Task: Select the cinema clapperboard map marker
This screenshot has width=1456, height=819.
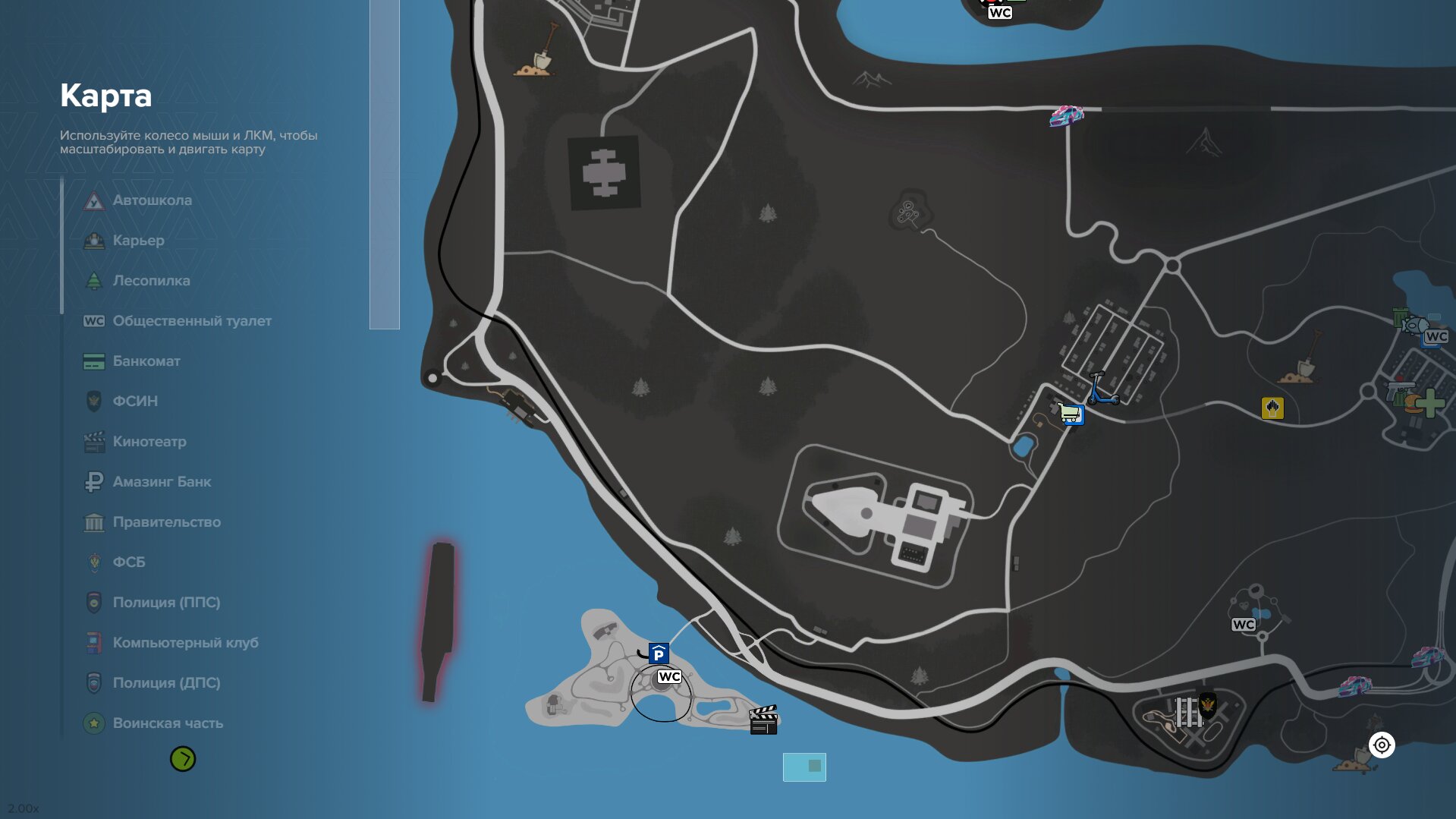Action: pyautogui.click(x=763, y=720)
